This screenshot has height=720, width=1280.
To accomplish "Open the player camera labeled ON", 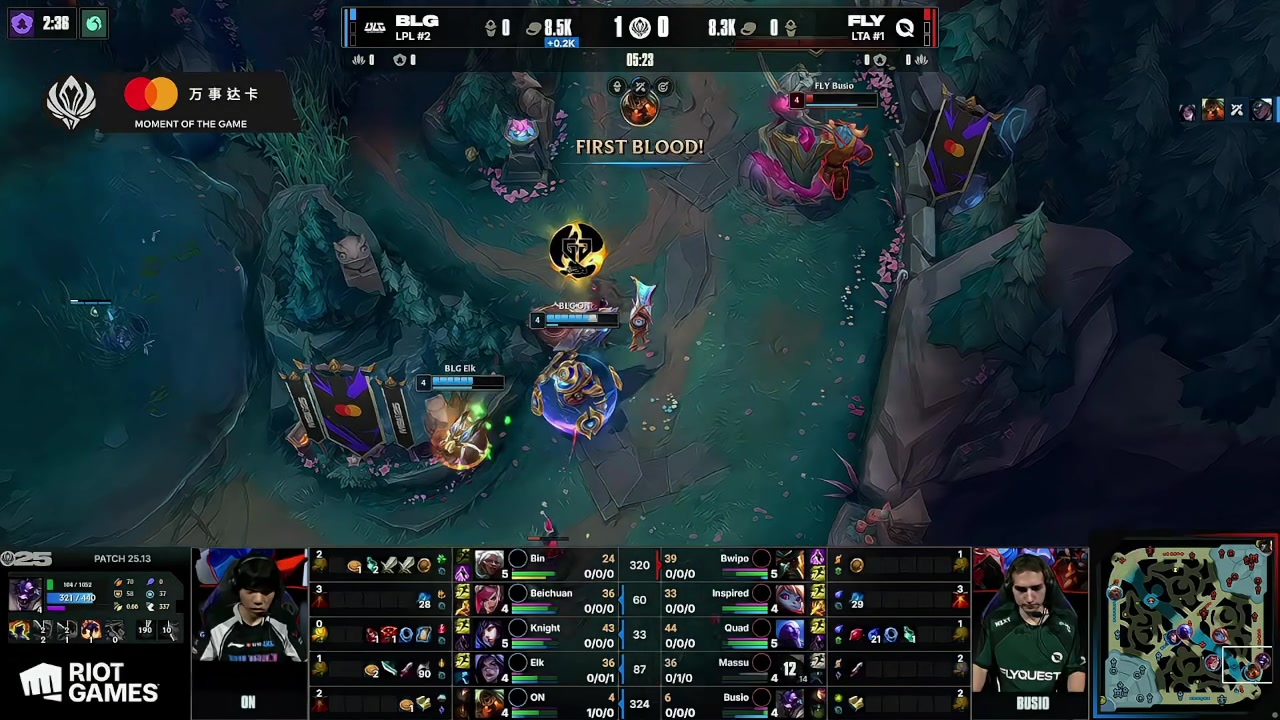I will (x=249, y=632).
